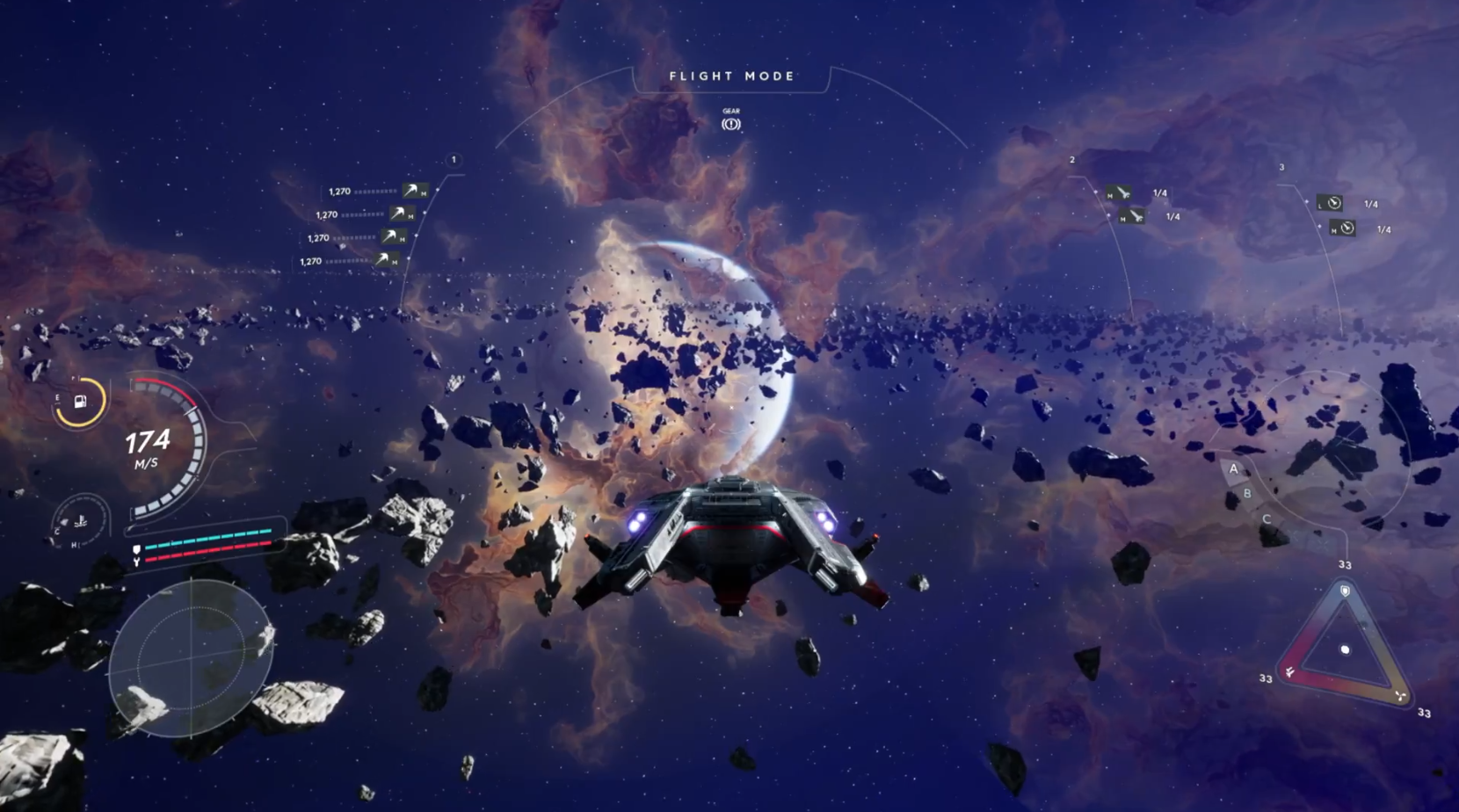Image resolution: width=1459 pixels, height=812 pixels.
Task: Click the FLIGHT MODE label
Action: 731,76
